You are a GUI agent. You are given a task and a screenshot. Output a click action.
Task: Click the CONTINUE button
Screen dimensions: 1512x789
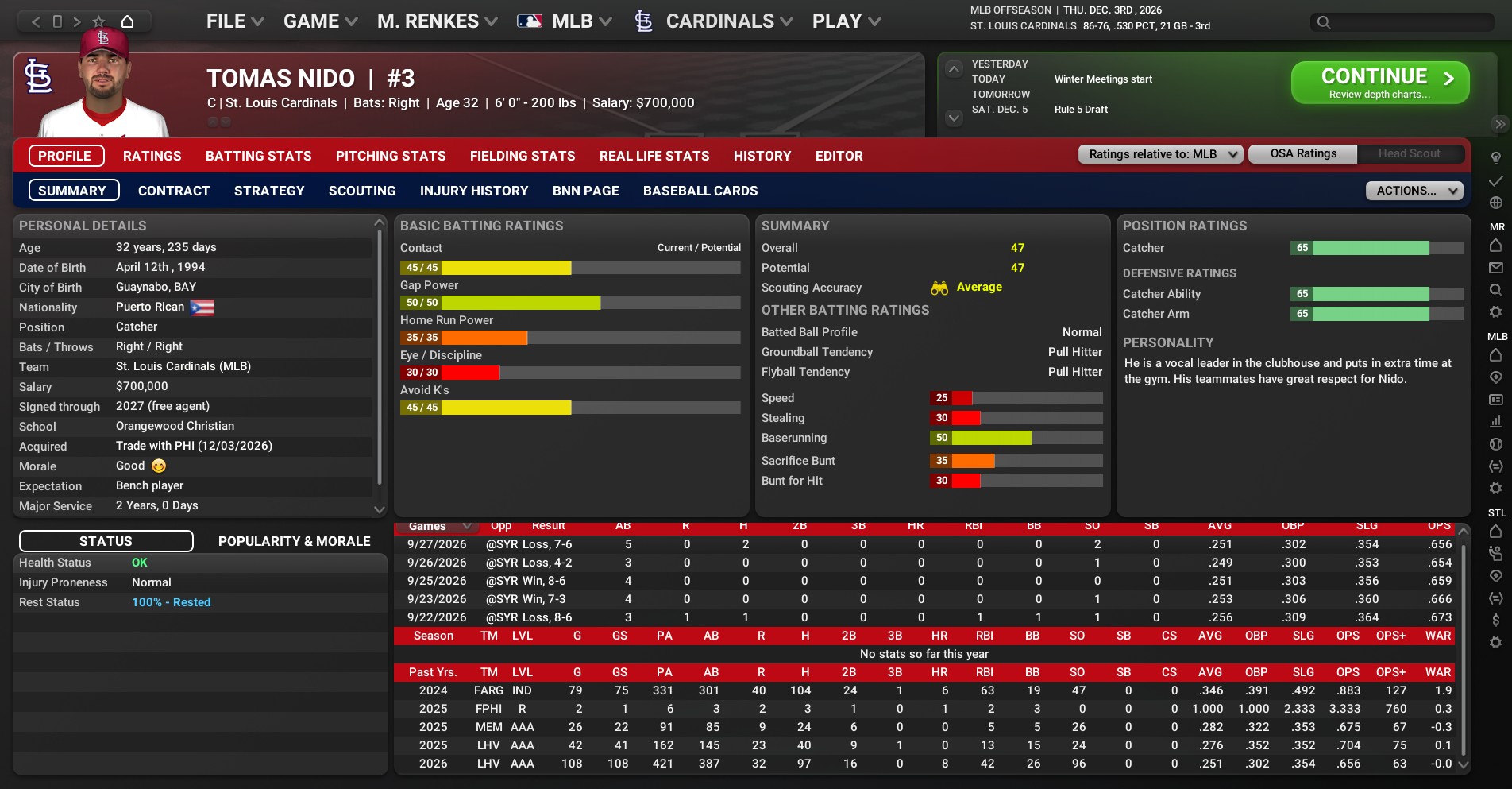(x=1379, y=83)
